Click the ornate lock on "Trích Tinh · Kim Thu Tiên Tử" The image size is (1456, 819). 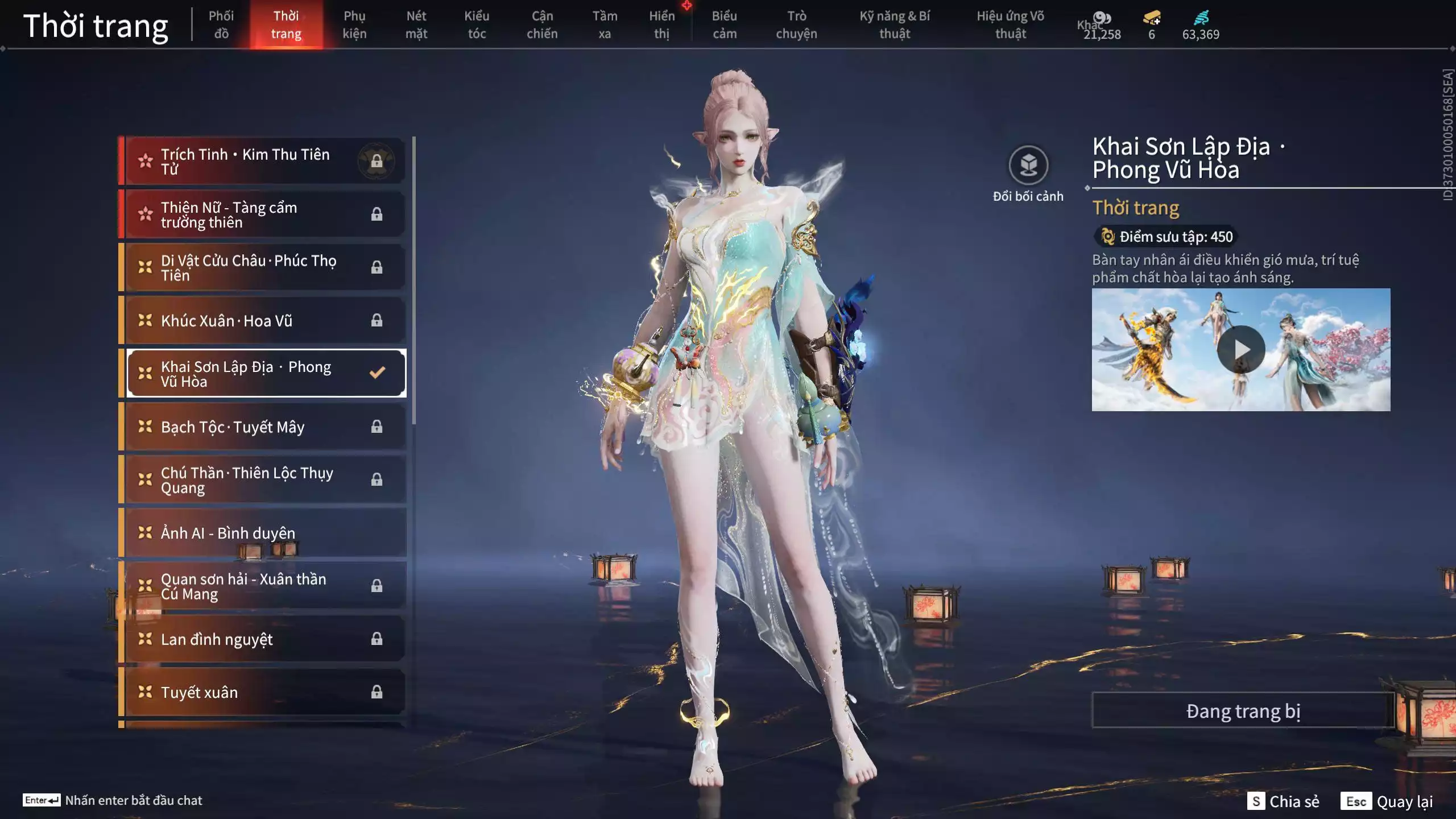click(x=377, y=160)
